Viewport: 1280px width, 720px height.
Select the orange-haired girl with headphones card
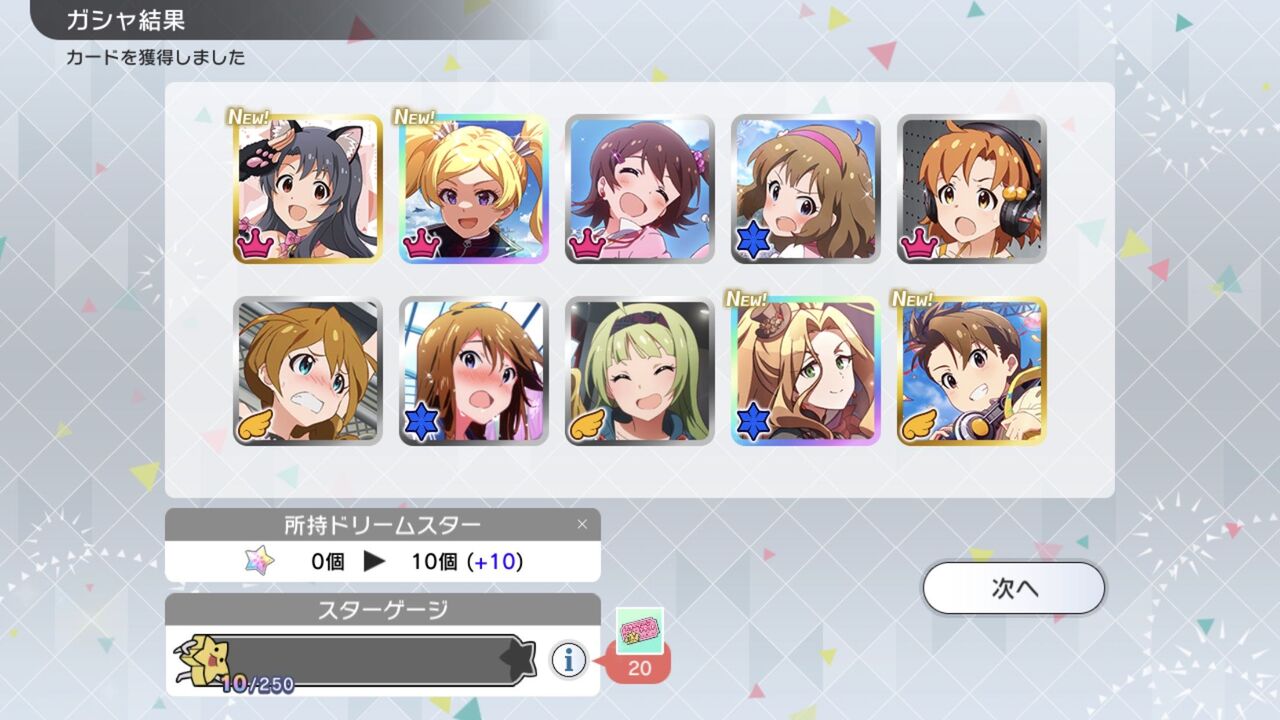(972, 189)
